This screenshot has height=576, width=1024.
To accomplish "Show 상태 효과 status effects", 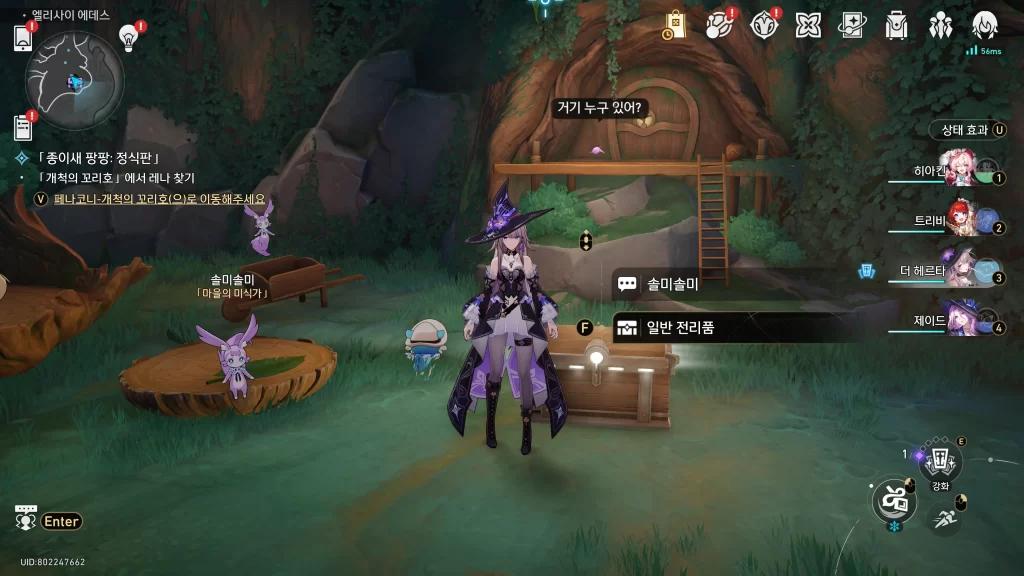I will 968,130.
